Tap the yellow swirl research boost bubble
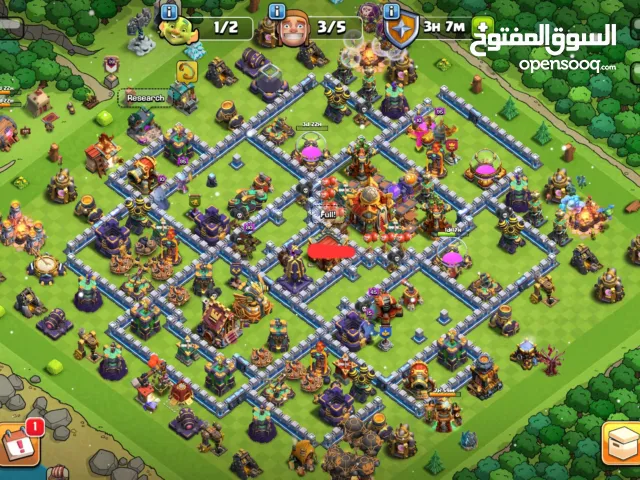640x480 pixels. 186,70
